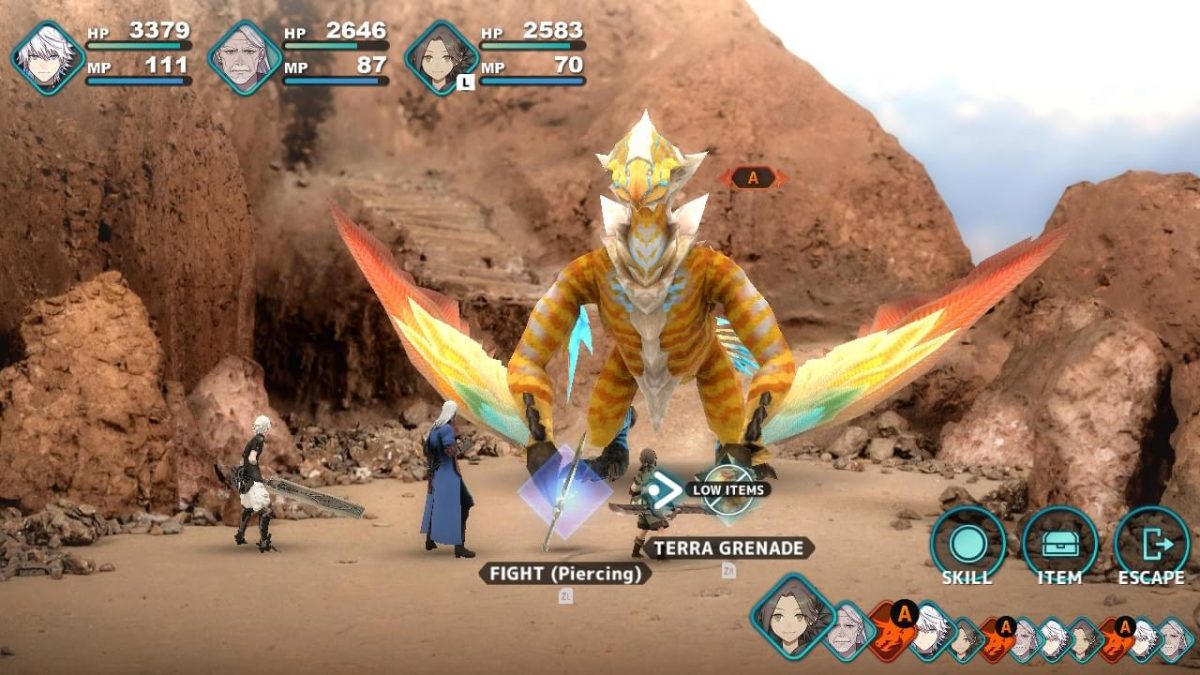
Task: Choose ESCAPE to flee battle
Action: (x=1151, y=546)
